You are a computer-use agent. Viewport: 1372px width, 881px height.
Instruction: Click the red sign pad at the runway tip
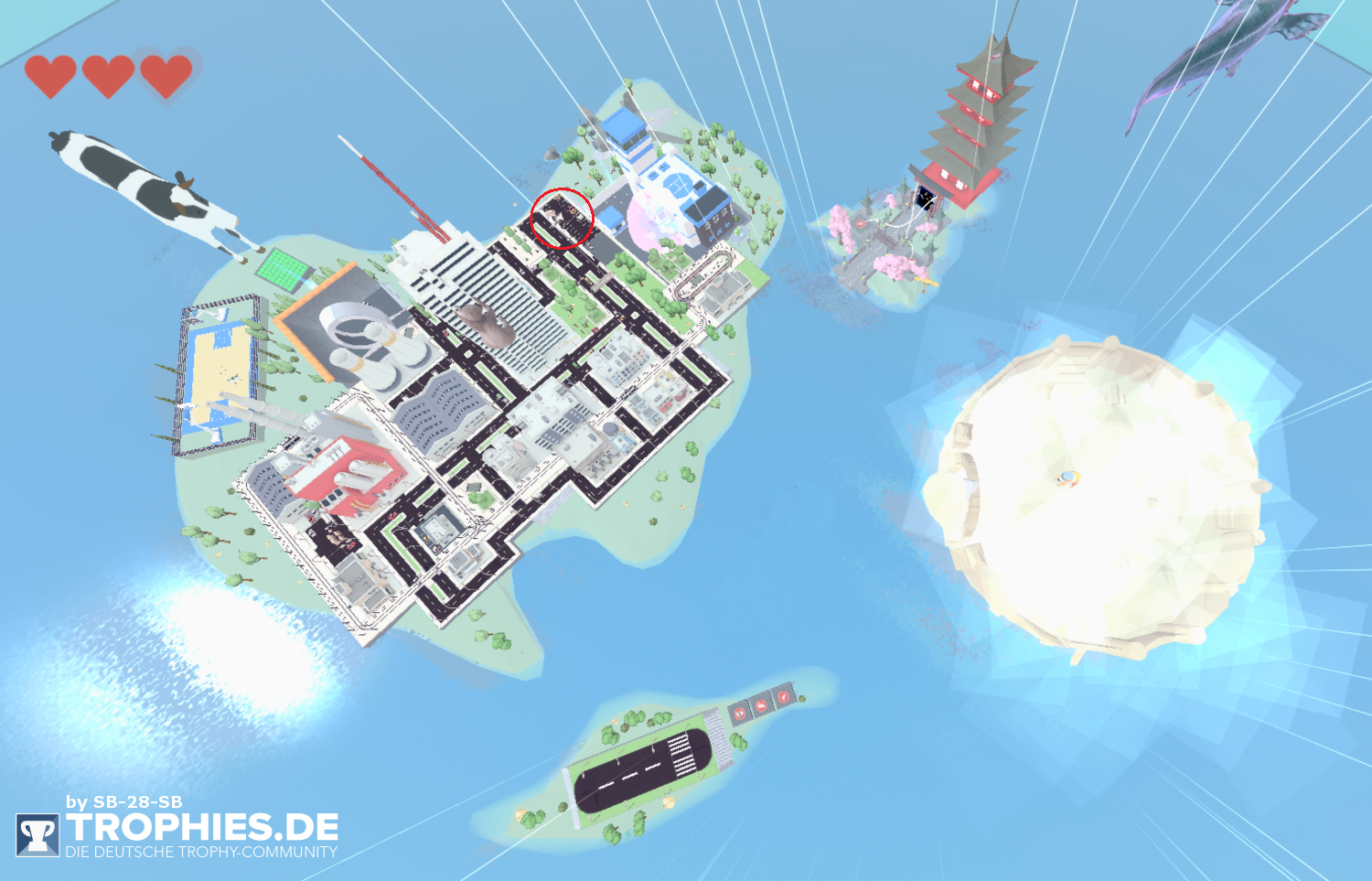[x=783, y=697]
